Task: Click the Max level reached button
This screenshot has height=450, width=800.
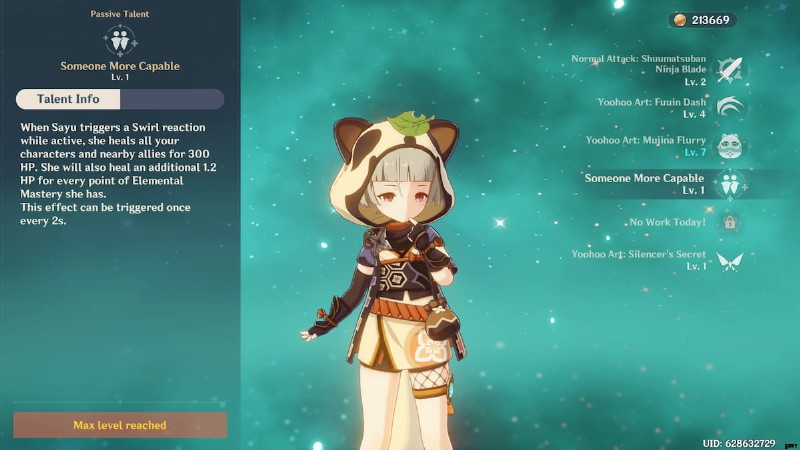Action: (120, 425)
